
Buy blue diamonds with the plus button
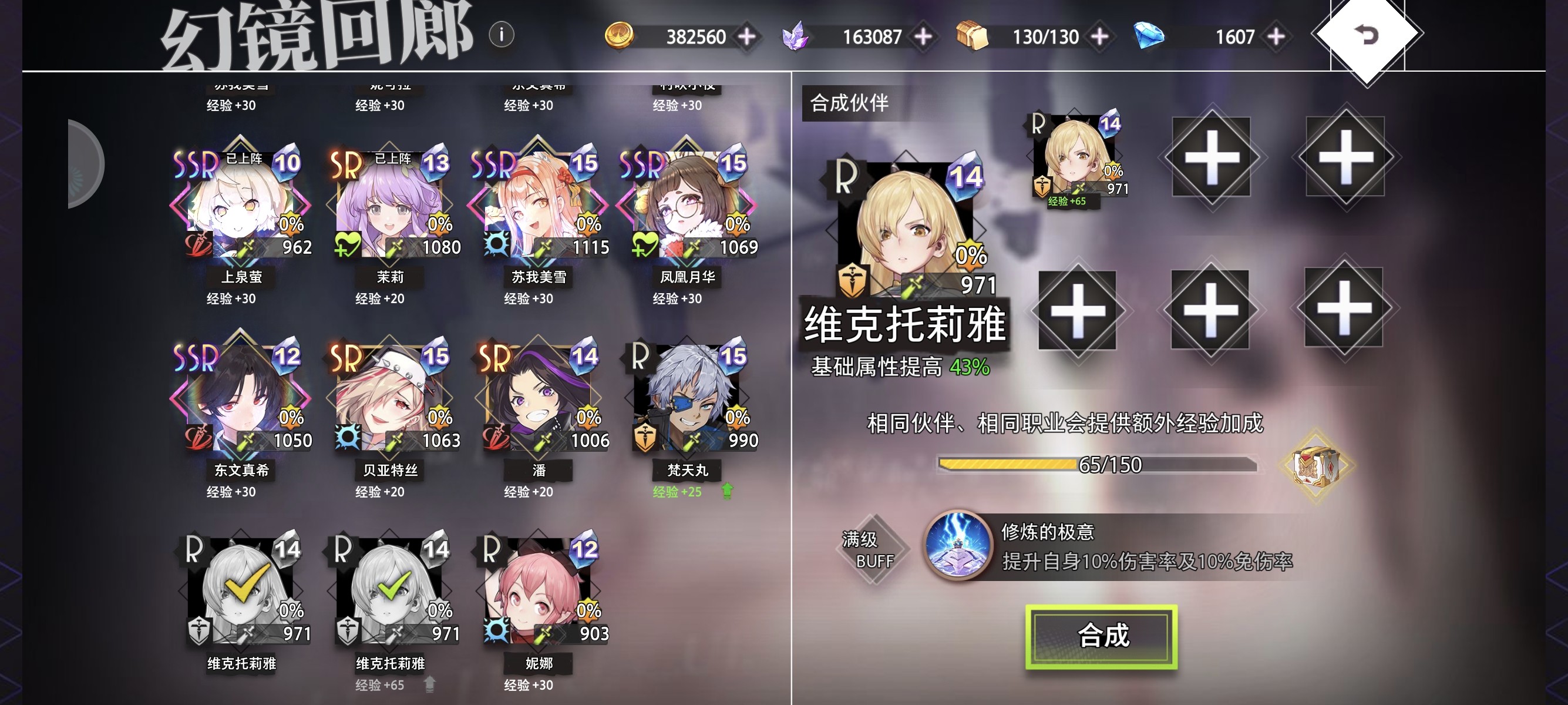(x=1276, y=36)
